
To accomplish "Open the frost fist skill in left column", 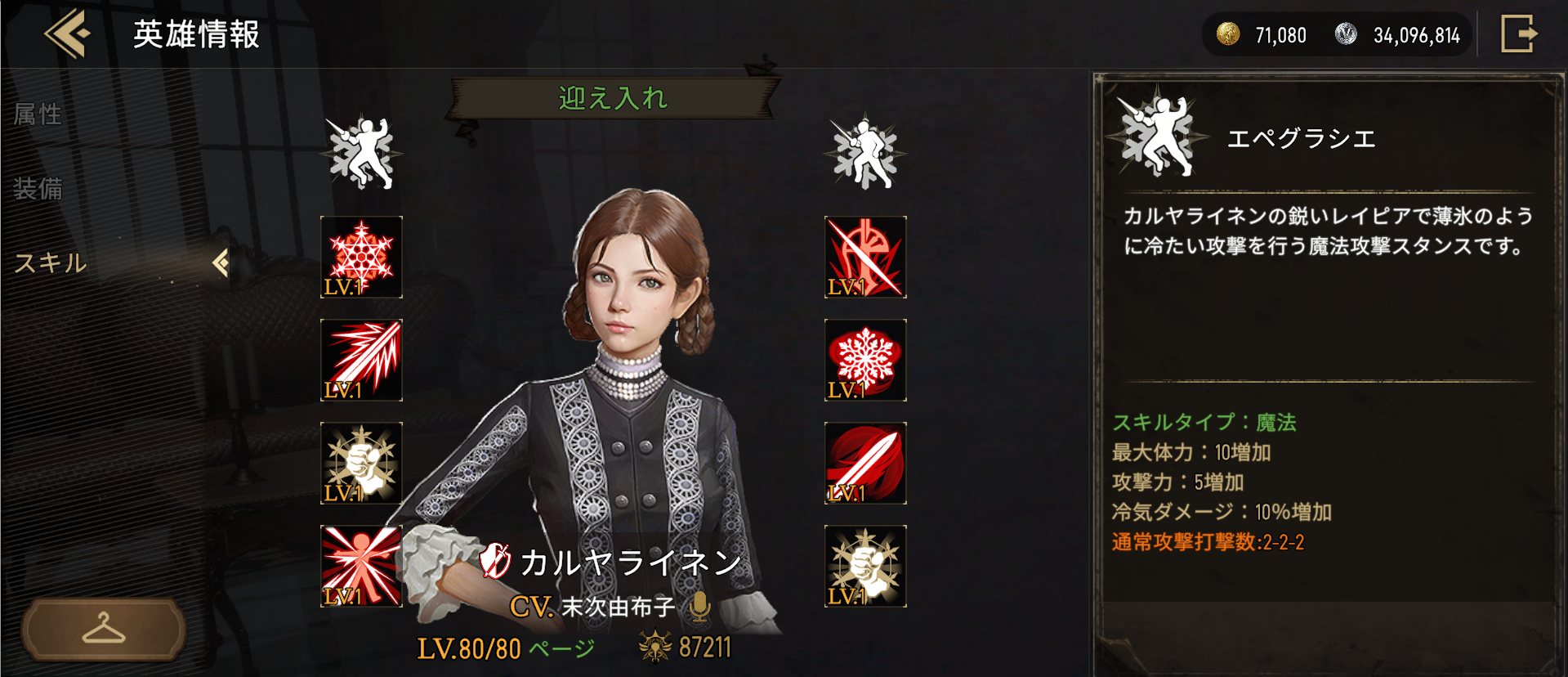I will click(x=362, y=462).
